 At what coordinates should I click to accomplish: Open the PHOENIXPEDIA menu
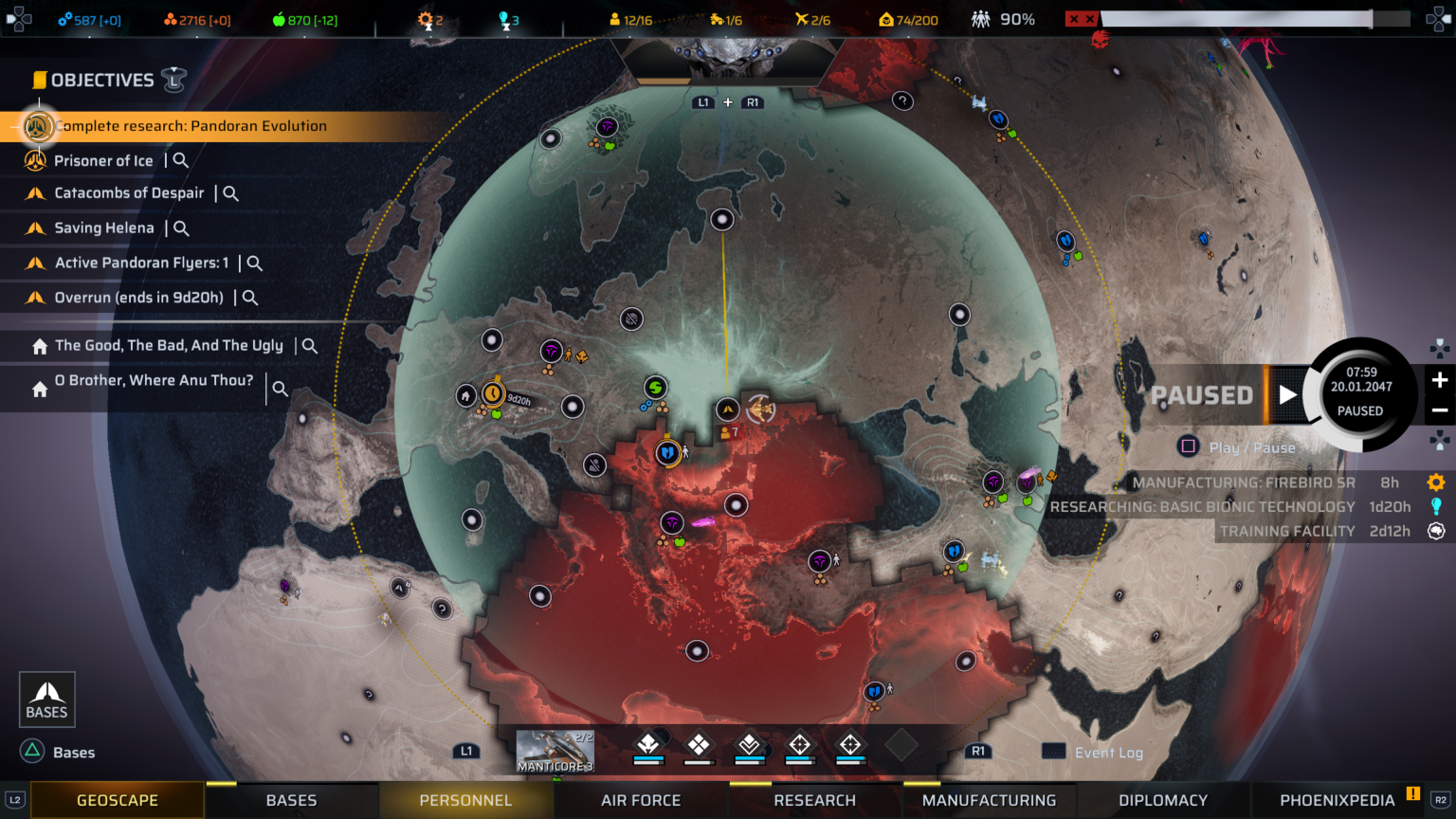point(1338,800)
